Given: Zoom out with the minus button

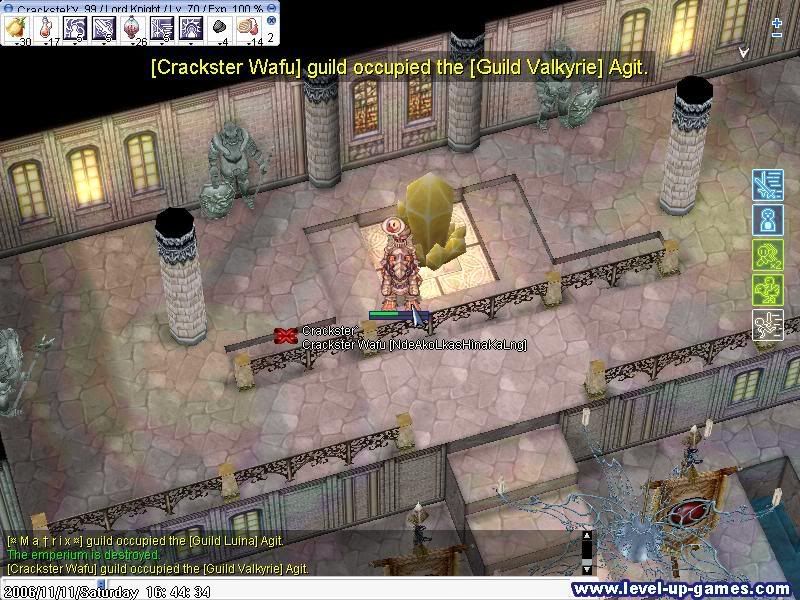Looking at the screenshot, I should [777, 35].
